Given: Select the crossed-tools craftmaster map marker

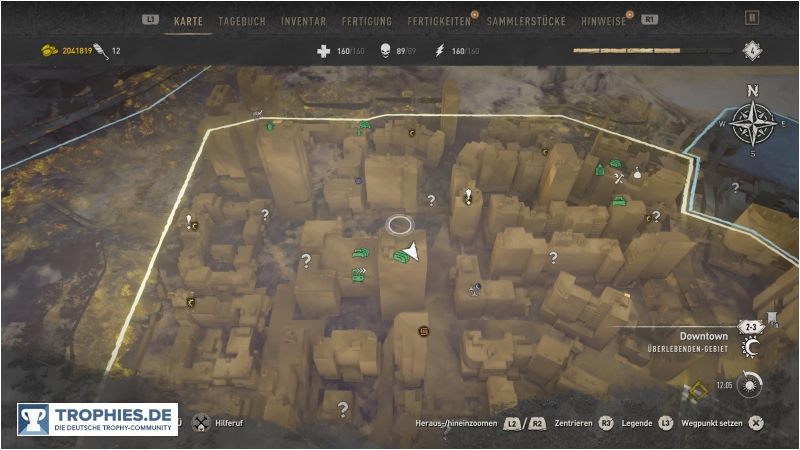Looking at the screenshot, I should point(619,178).
